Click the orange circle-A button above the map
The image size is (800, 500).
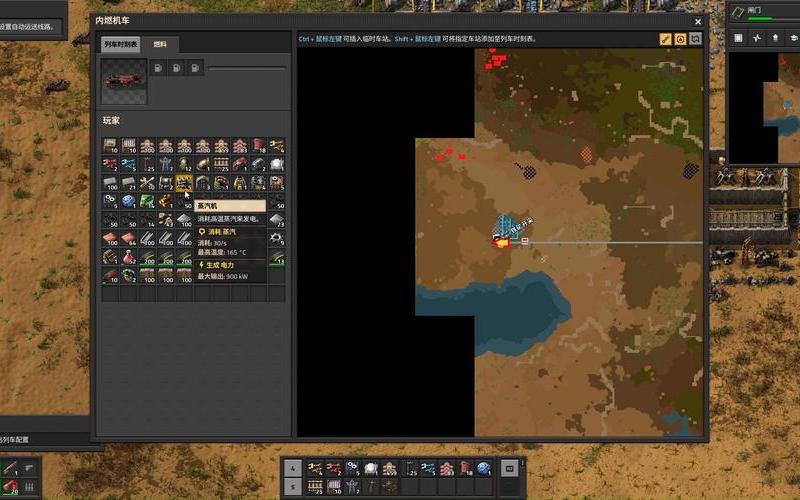(x=680, y=39)
